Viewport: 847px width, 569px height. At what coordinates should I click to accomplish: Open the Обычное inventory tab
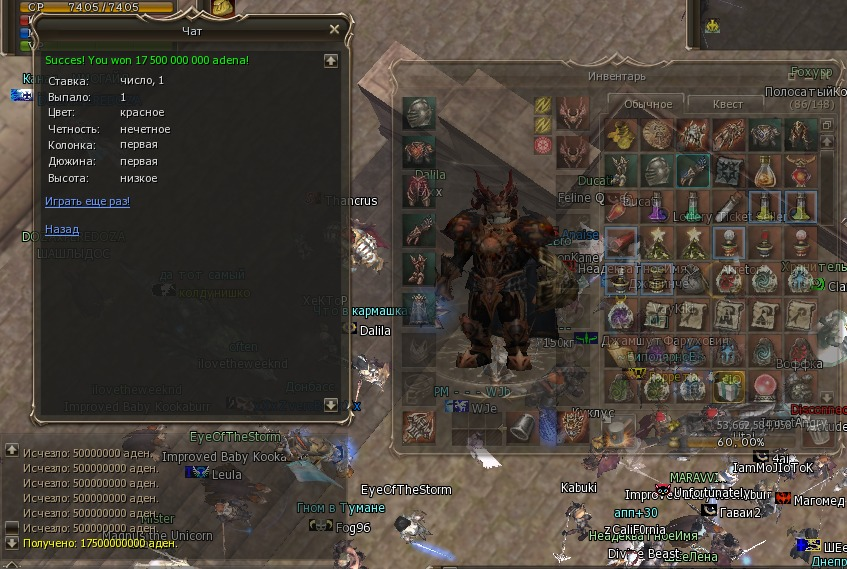click(x=647, y=104)
